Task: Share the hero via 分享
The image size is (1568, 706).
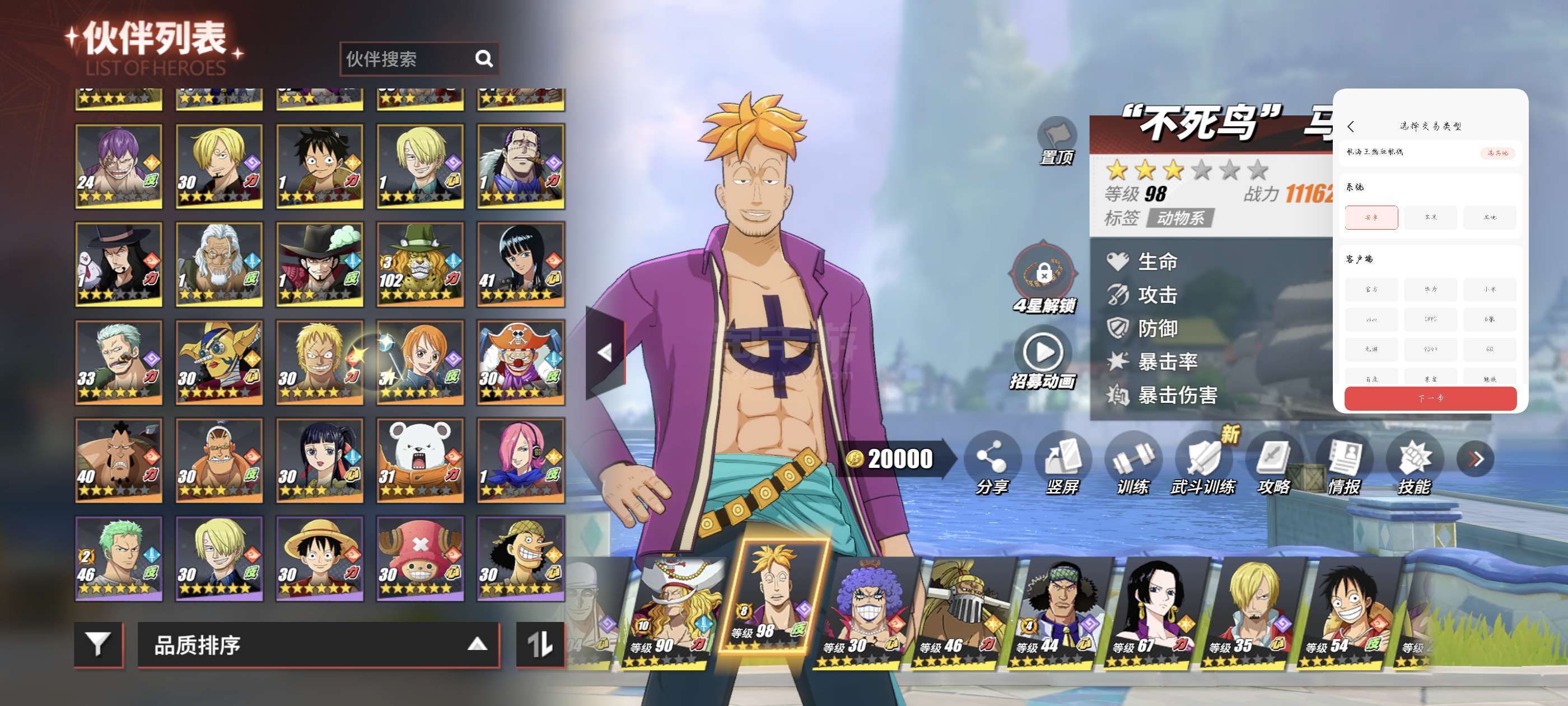Action: [x=992, y=463]
